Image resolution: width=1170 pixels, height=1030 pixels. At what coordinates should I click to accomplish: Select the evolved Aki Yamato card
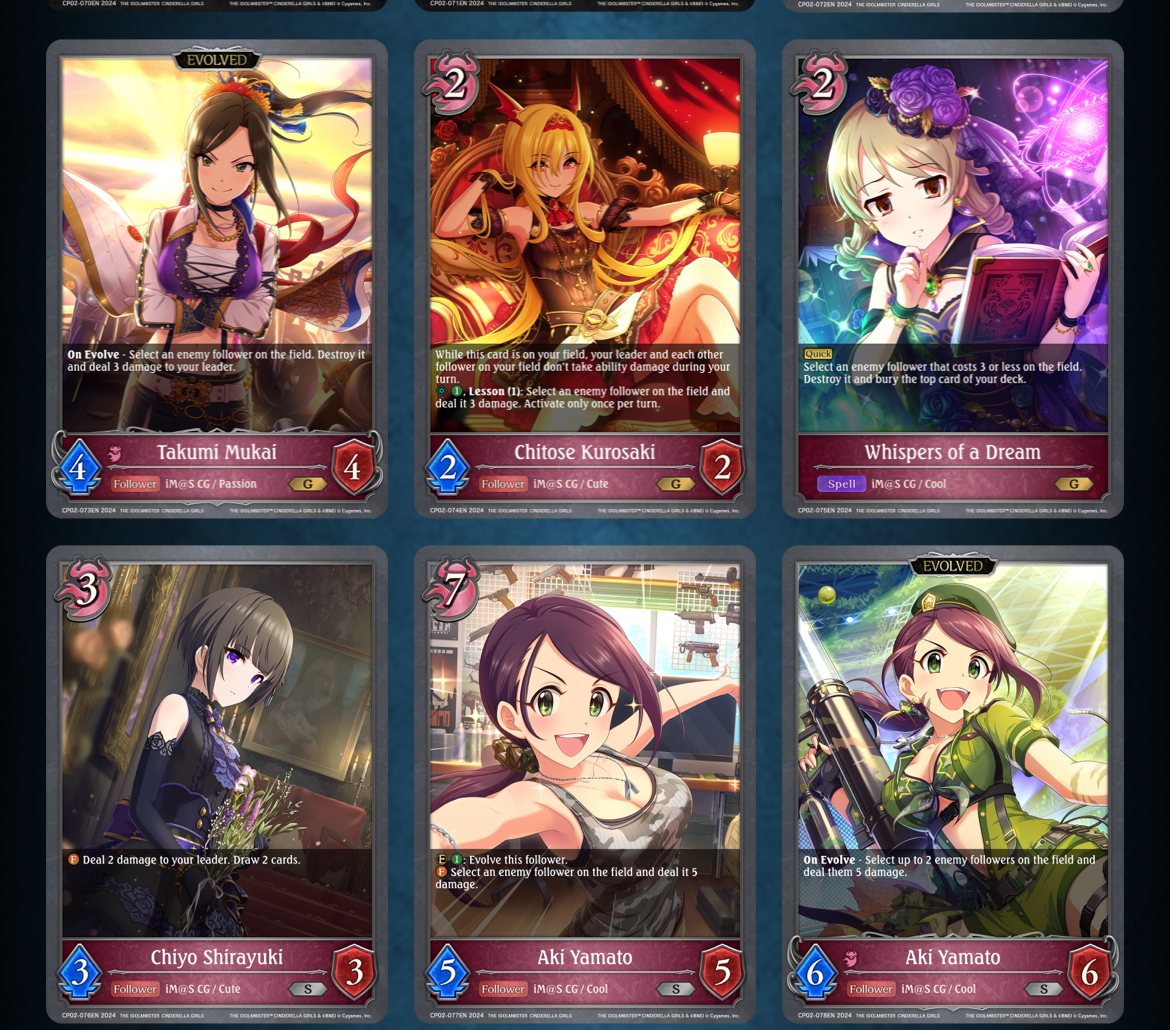point(952,785)
